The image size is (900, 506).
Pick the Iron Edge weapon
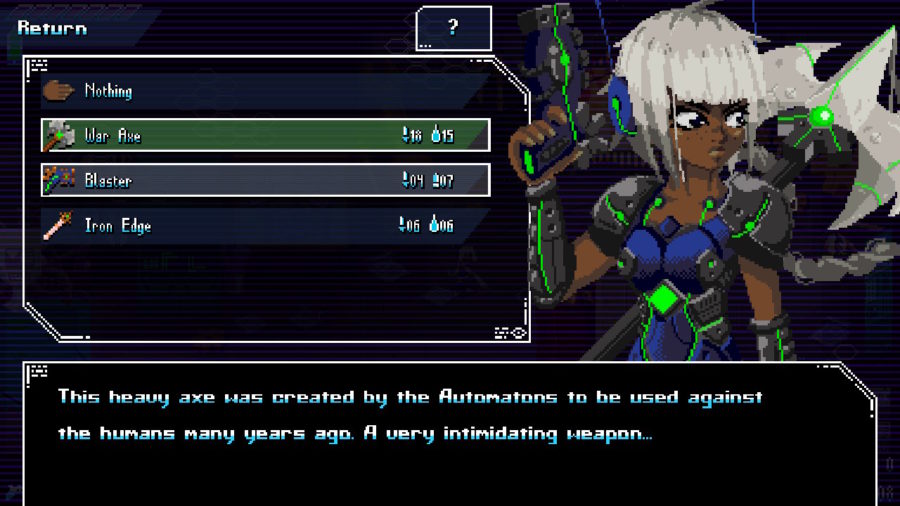(265, 226)
